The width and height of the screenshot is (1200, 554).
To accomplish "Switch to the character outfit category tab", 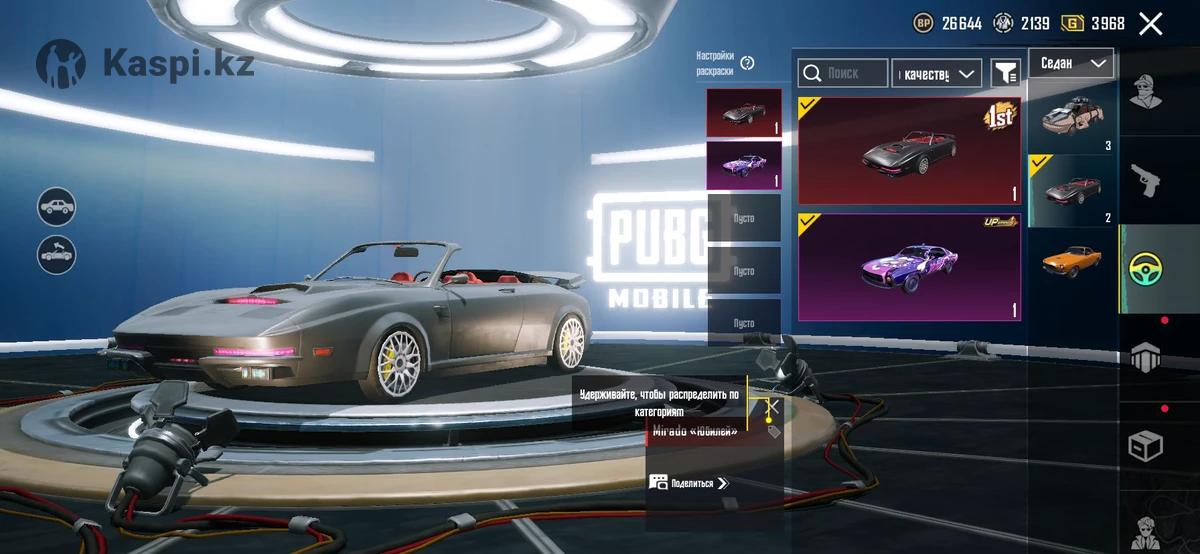I will click(1150, 93).
